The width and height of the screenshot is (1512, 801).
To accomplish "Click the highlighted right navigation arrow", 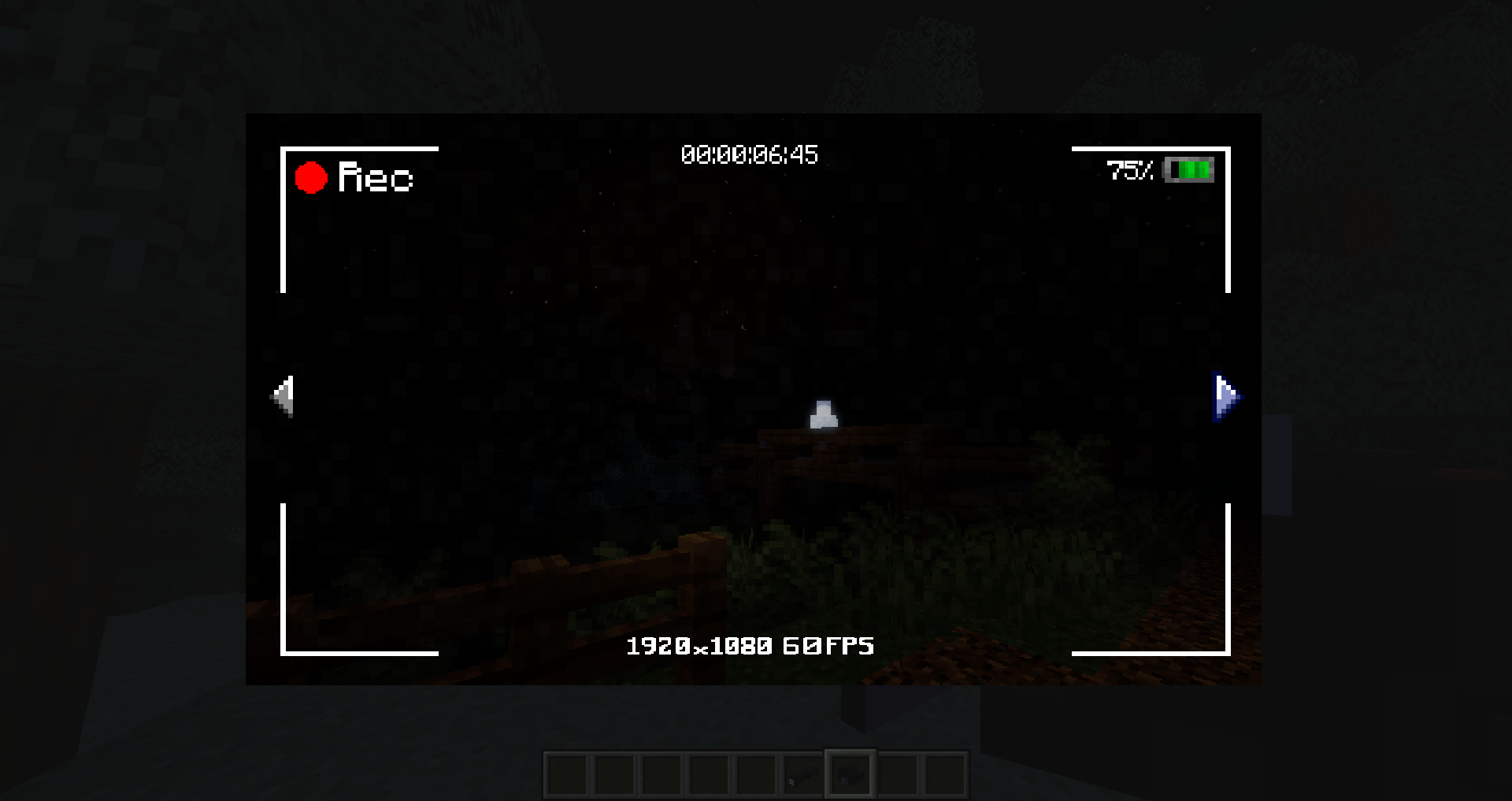I will (1225, 397).
